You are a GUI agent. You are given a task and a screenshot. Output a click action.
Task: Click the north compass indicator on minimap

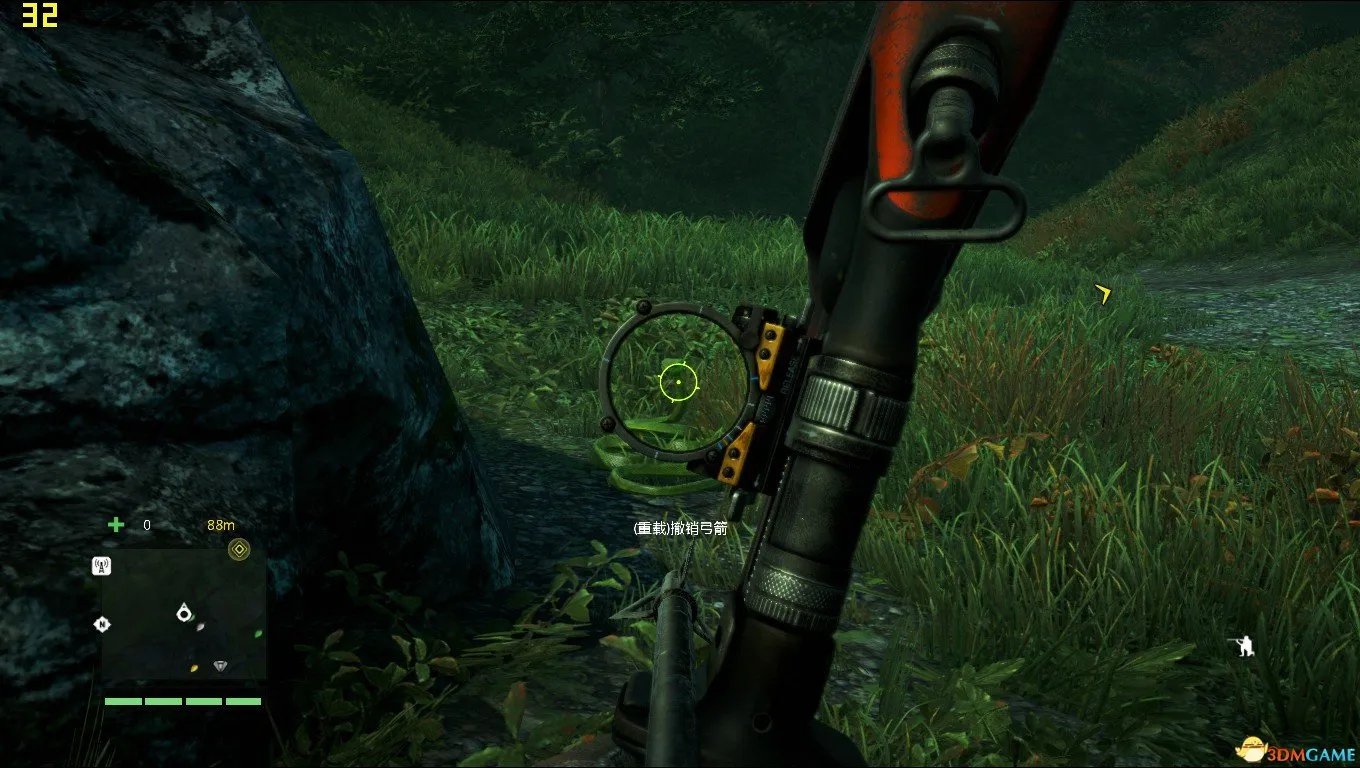point(101,624)
